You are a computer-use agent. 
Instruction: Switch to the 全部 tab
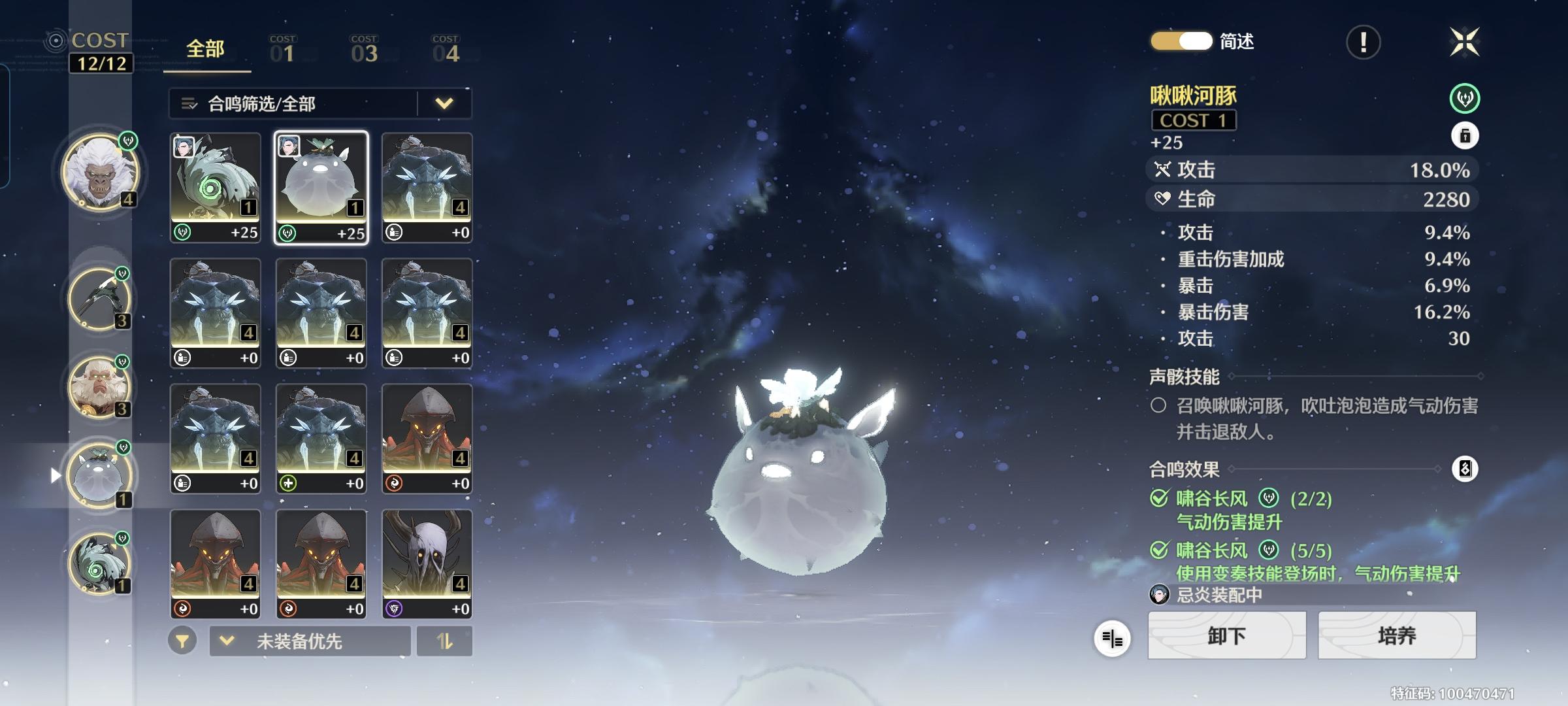pyautogui.click(x=205, y=49)
